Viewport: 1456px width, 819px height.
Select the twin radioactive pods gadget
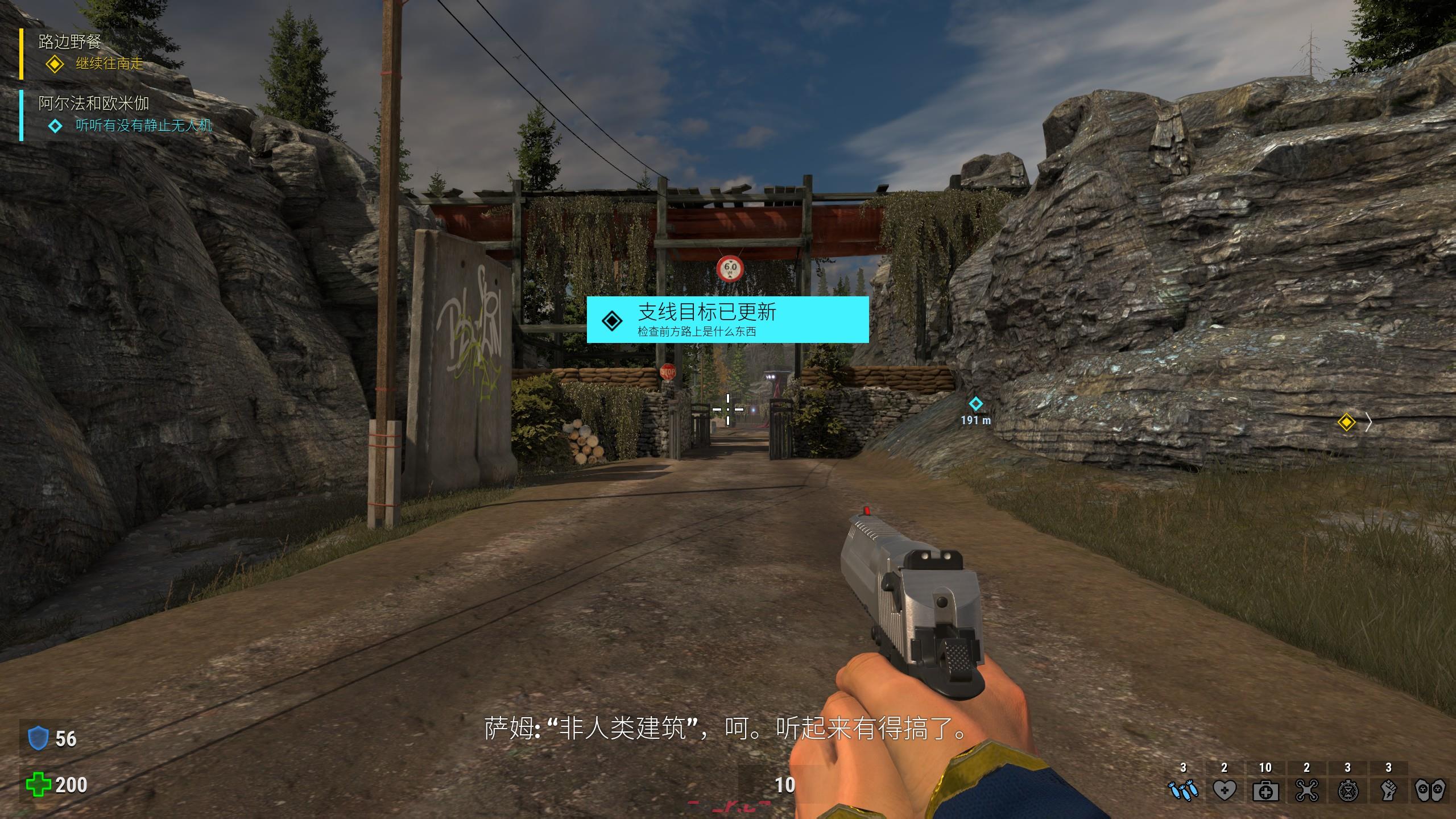coord(1429,790)
